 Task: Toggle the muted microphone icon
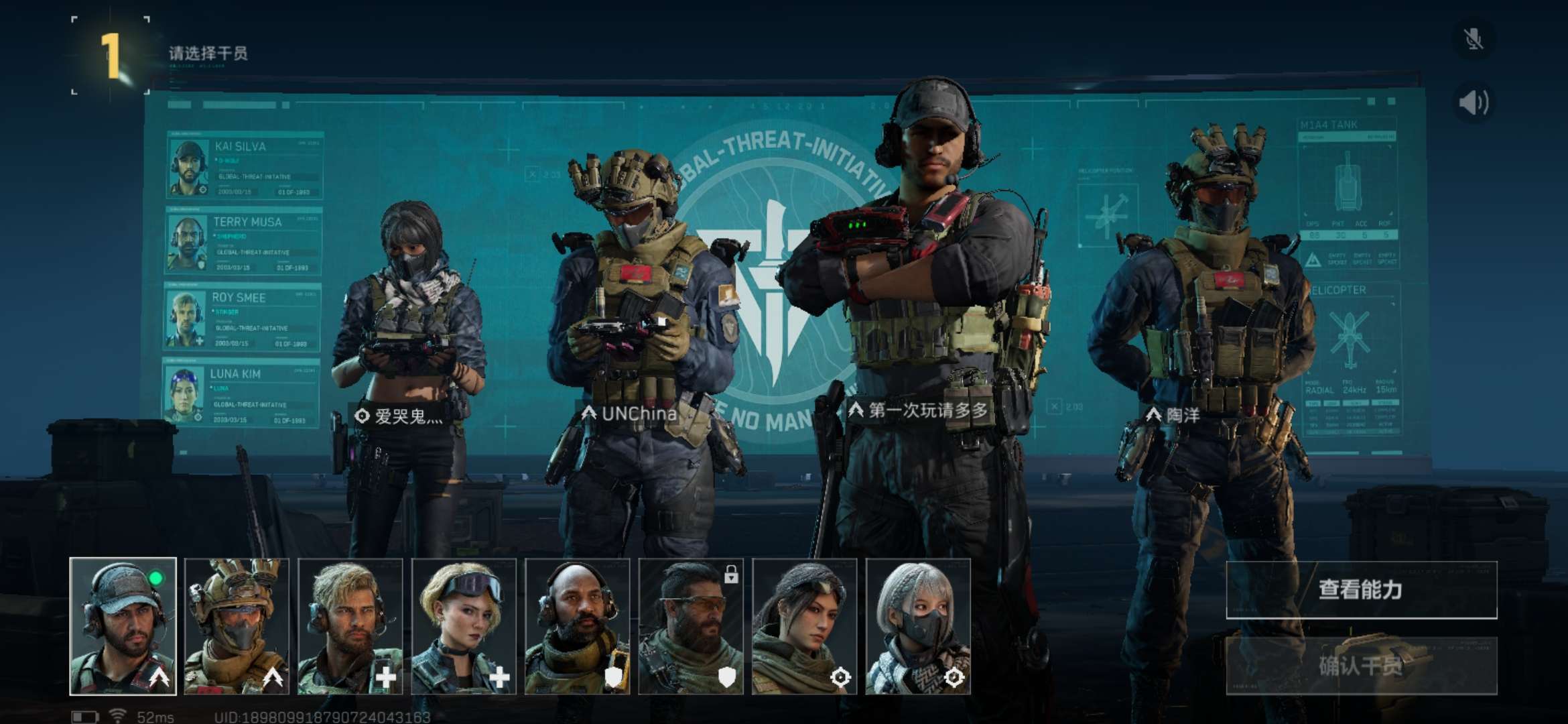point(1474,40)
